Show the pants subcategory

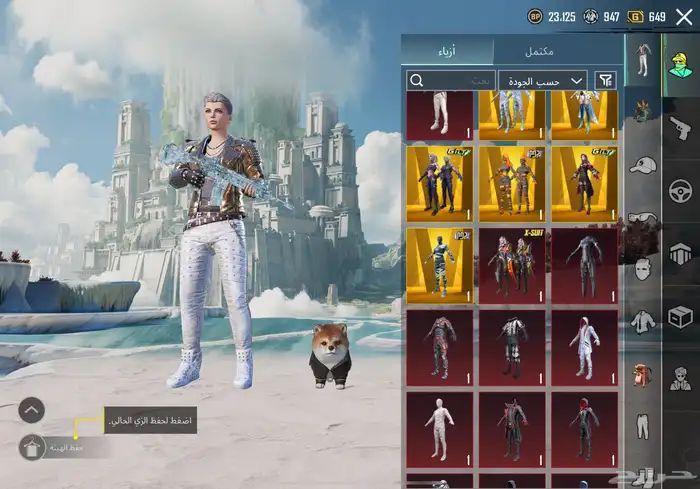click(641, 427)
